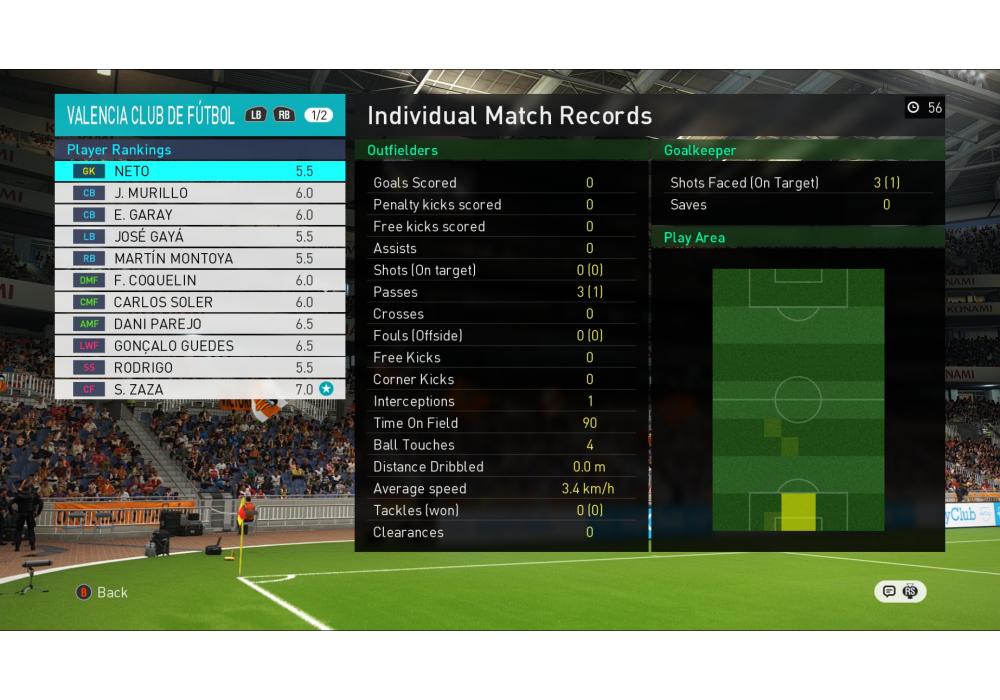
Task: Pick Dani Parejo from the list
Action: [200, 324]
